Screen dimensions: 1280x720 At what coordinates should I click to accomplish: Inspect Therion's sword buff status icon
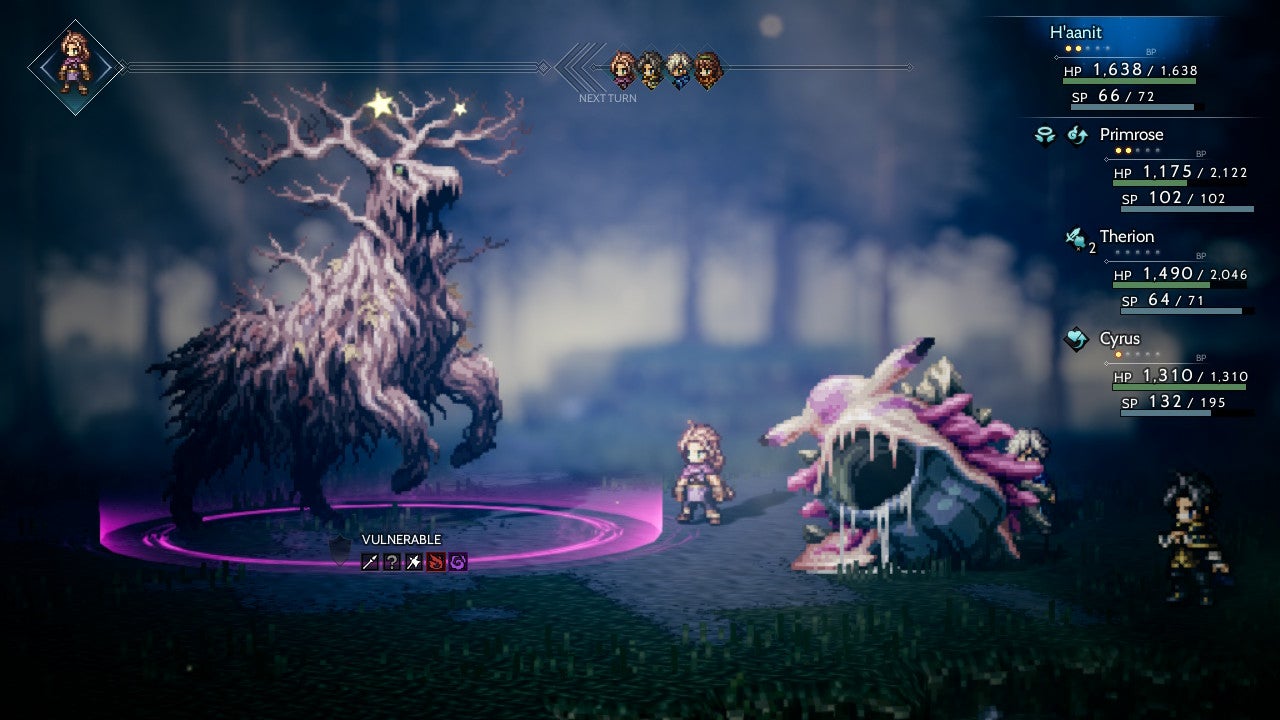(x=1076, y=238)
